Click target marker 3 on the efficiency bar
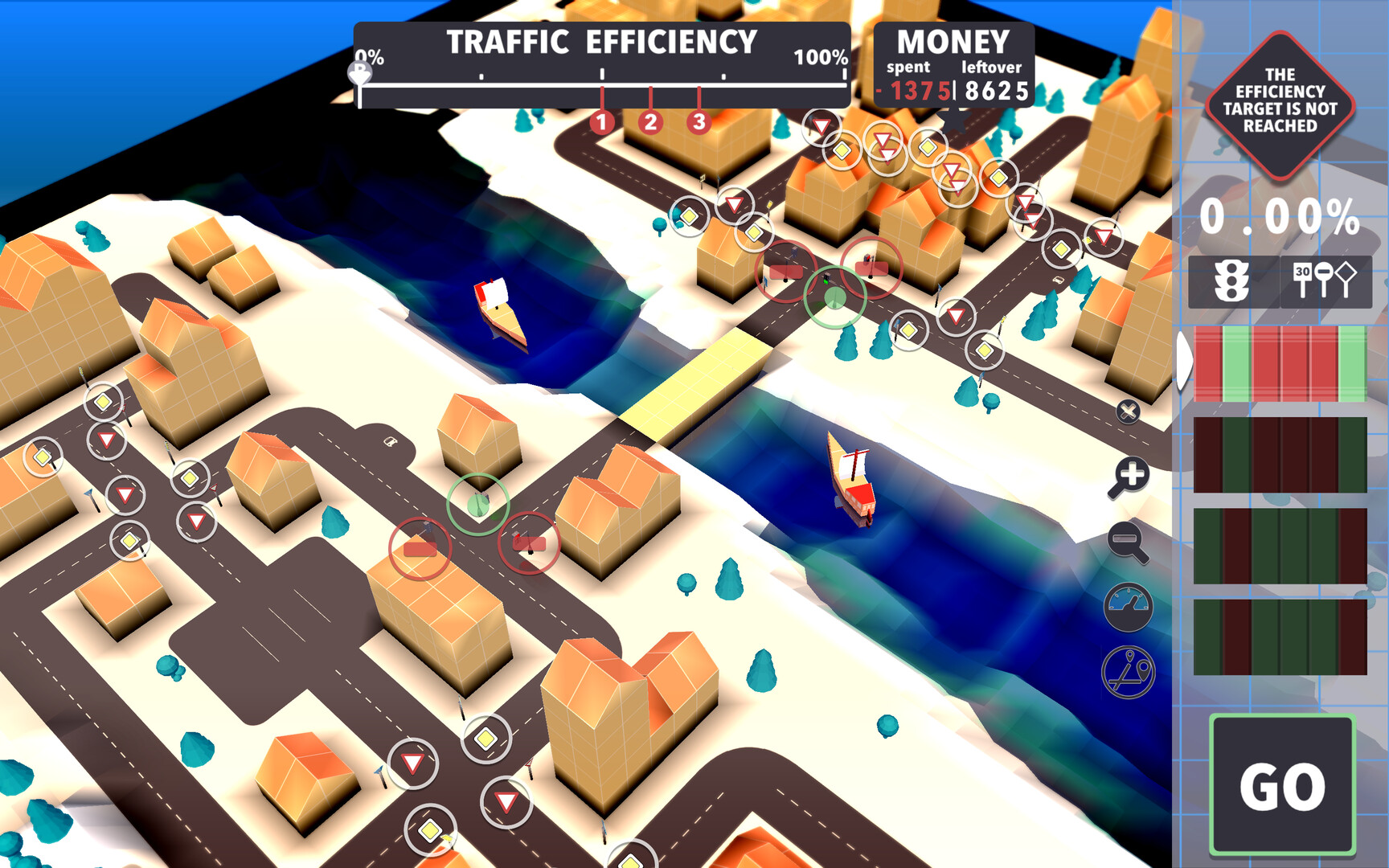The image size is (1389, 868). [x=699, y=123]
